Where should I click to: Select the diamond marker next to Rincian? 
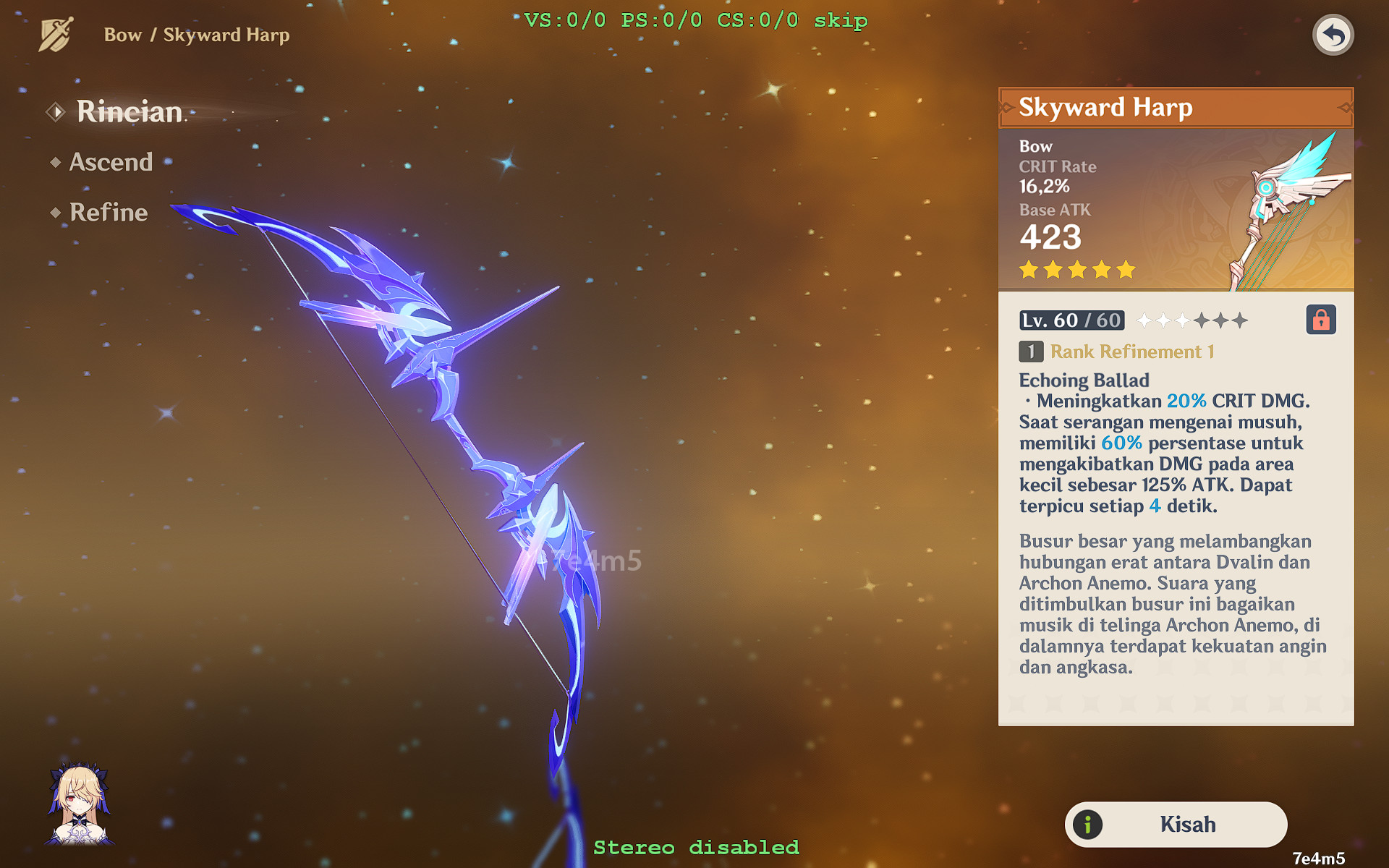(56, 111)
